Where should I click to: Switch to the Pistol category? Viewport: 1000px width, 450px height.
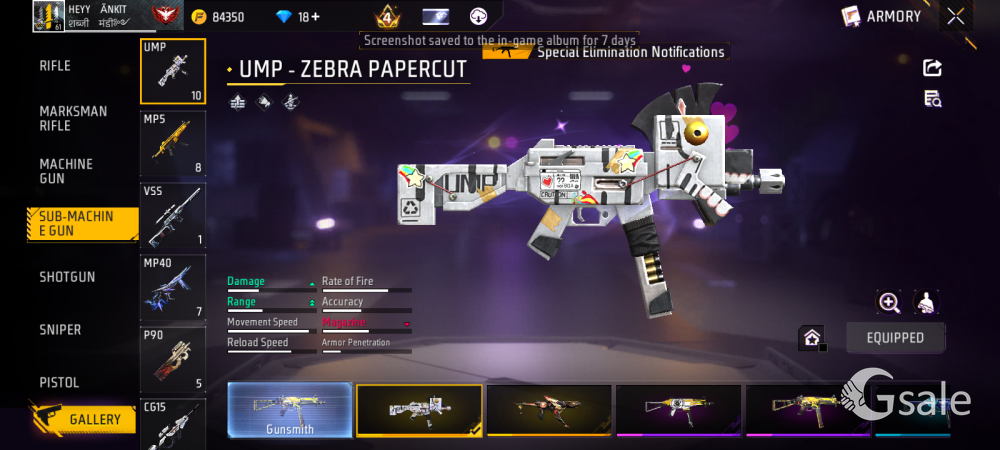[x=59, y=383]
